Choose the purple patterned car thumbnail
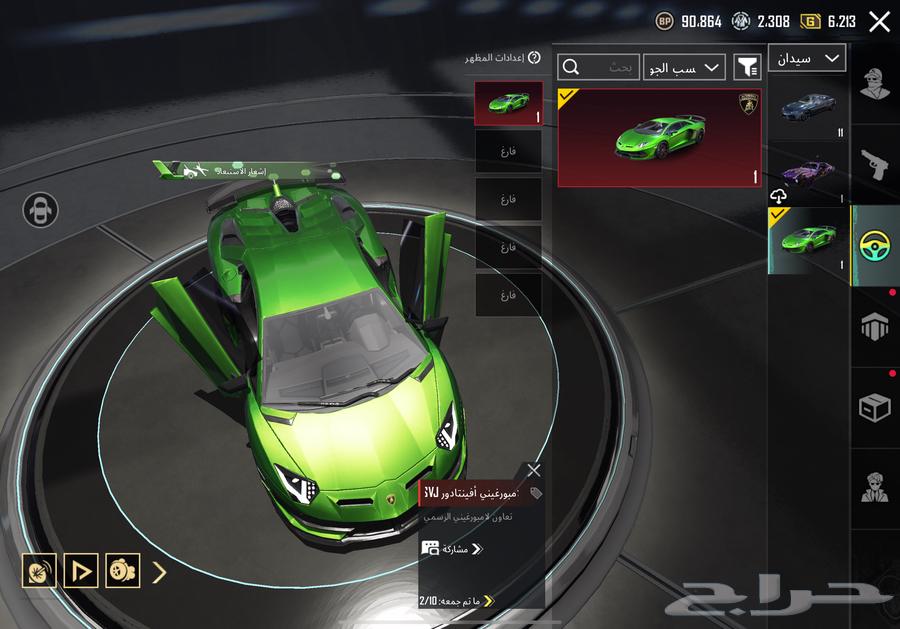900x629 pixels. [x=807, y=172]
